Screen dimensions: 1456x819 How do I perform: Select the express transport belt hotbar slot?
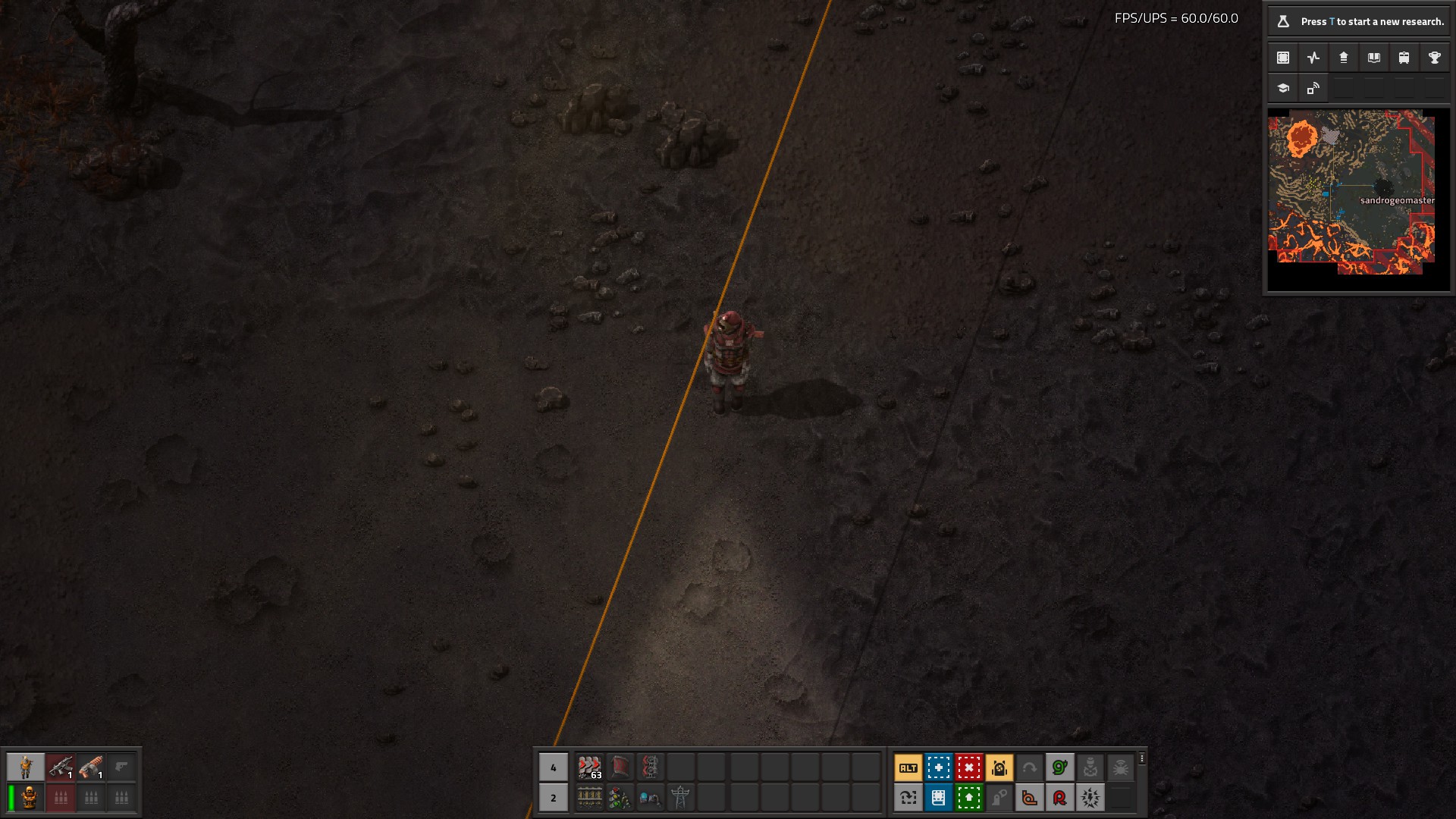tap(589, 767)
